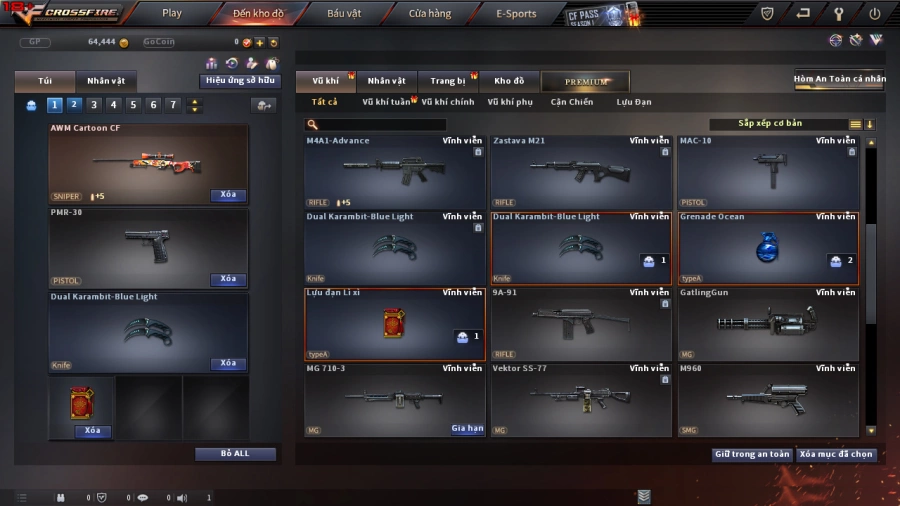Show the Cận Chiến melee category
This screenshot has height=506, width=900.
(571, 102)
